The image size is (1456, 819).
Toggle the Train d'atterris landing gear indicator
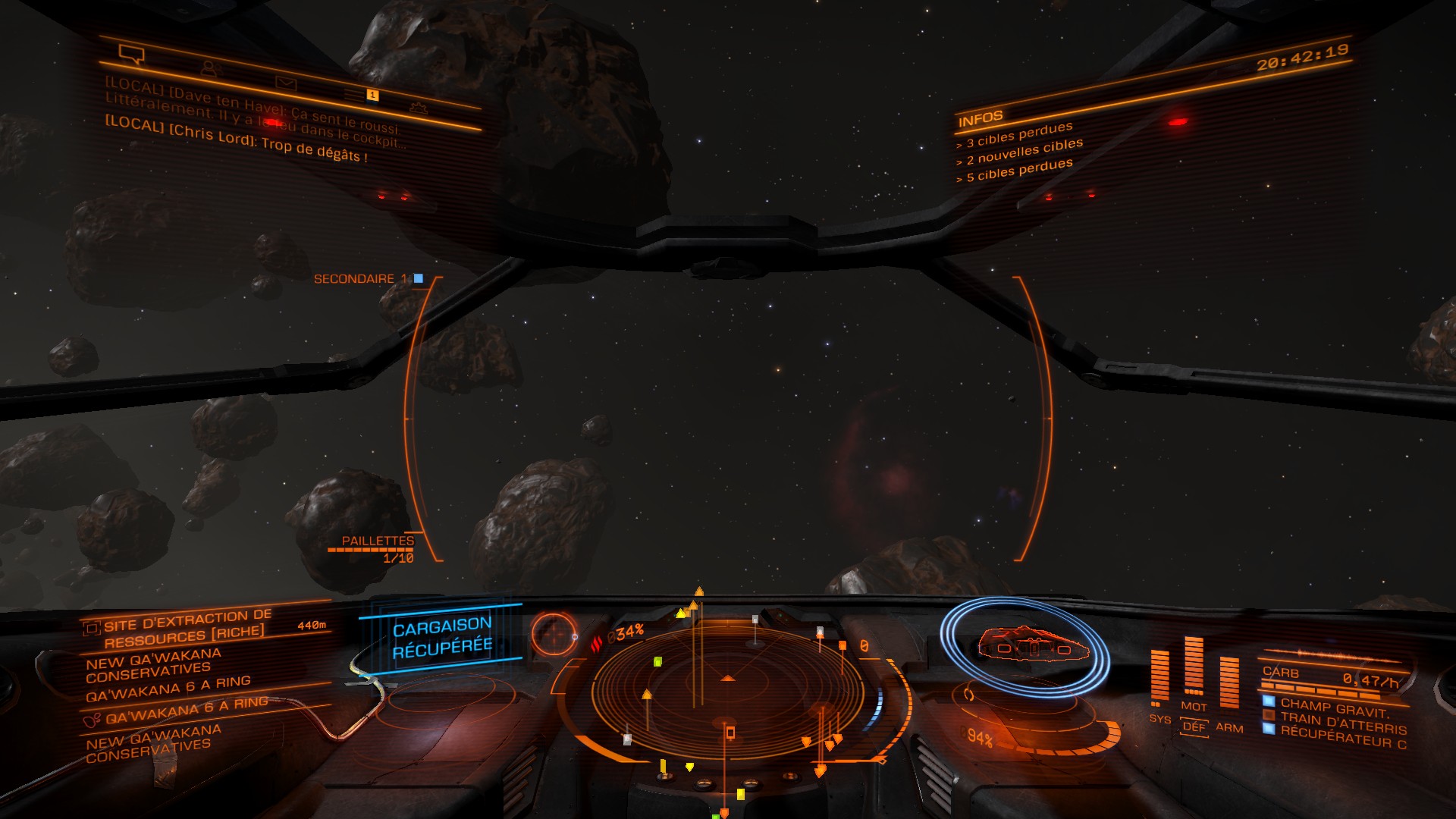(1341, 723)
